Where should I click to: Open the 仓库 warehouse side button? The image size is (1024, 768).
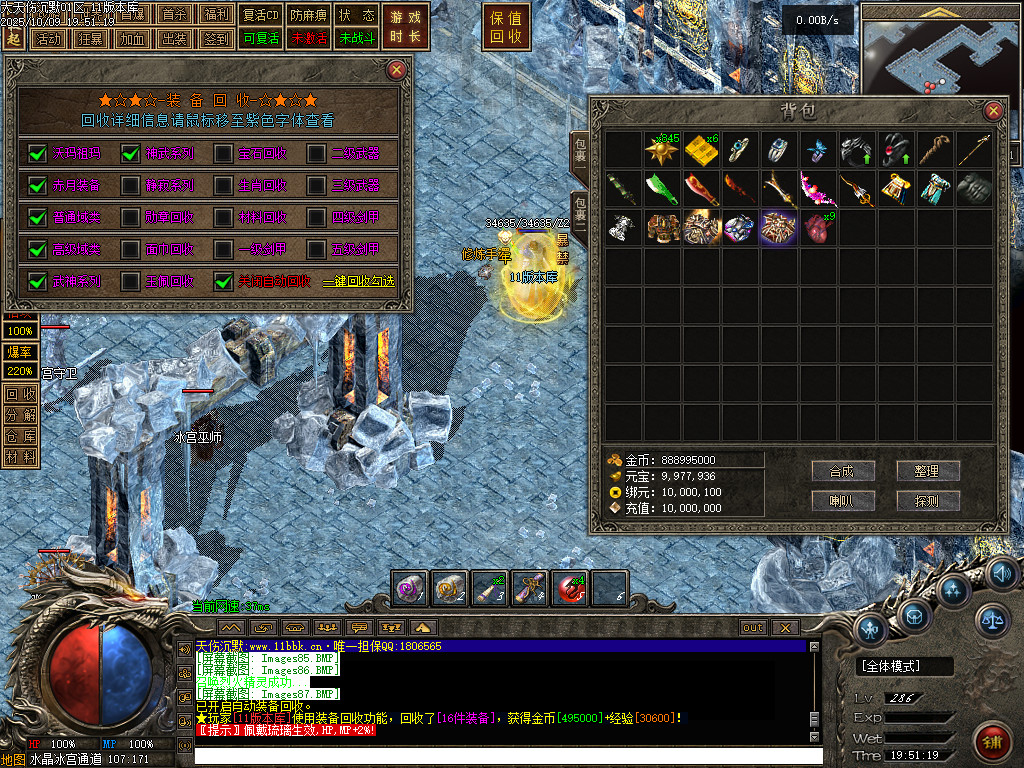(19, 436)
